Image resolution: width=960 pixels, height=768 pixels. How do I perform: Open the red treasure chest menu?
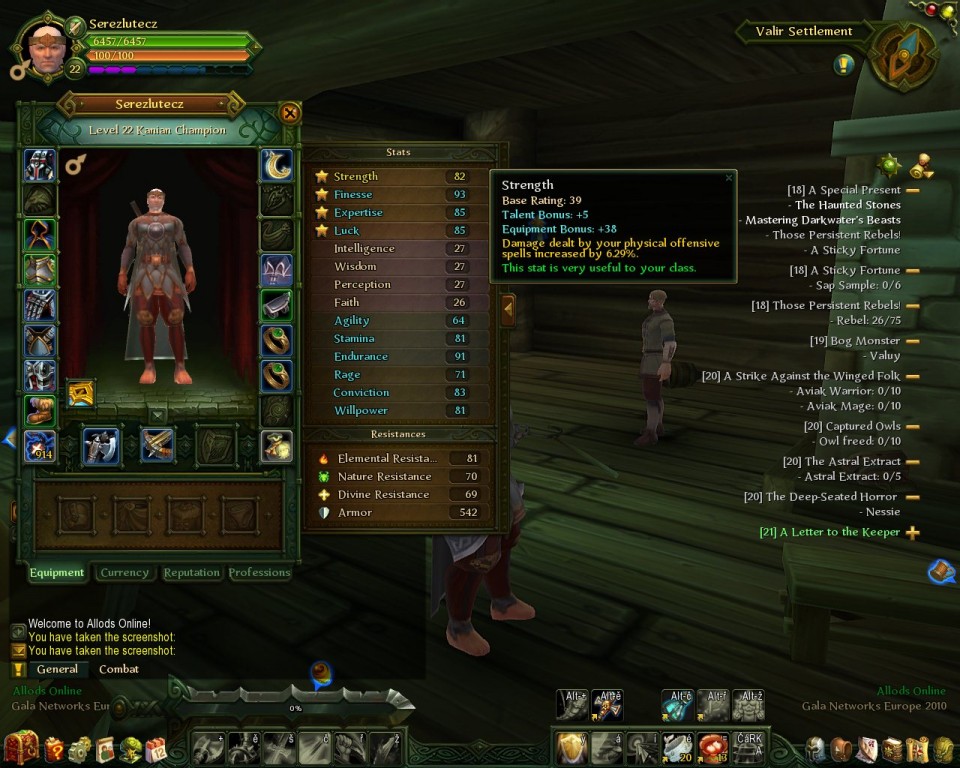pyautogui.click(x=22, y=747)
